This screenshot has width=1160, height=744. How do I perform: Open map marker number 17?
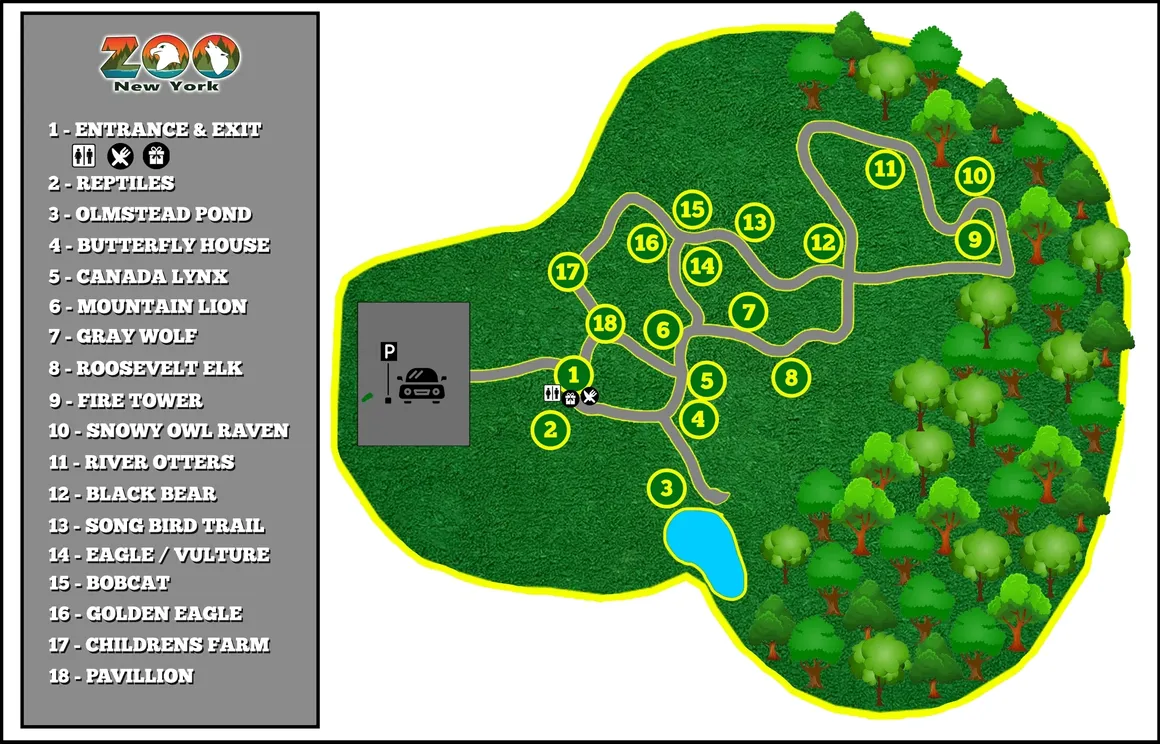[x=567, y=271]
